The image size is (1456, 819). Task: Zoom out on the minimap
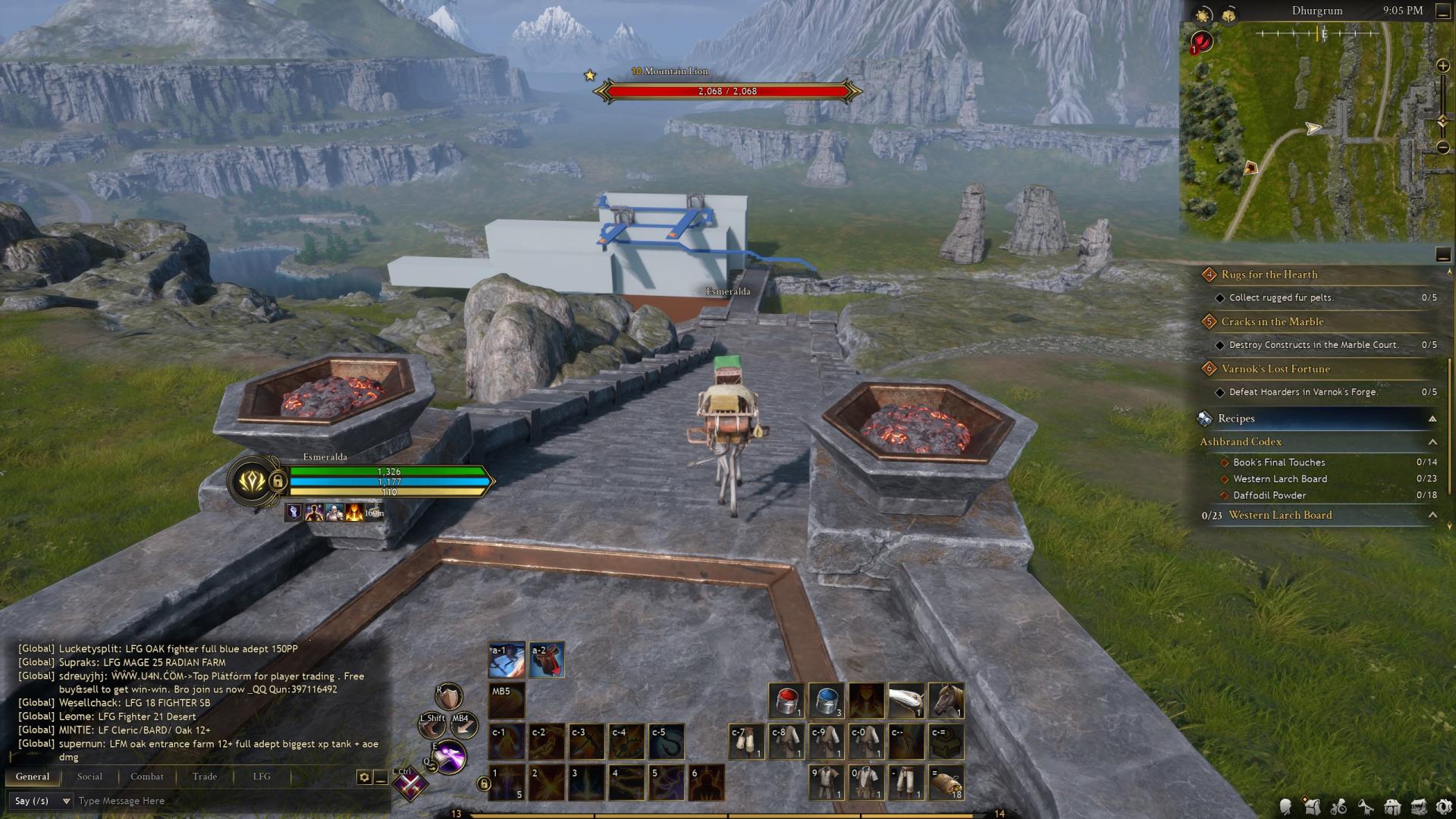(1443, 148)
